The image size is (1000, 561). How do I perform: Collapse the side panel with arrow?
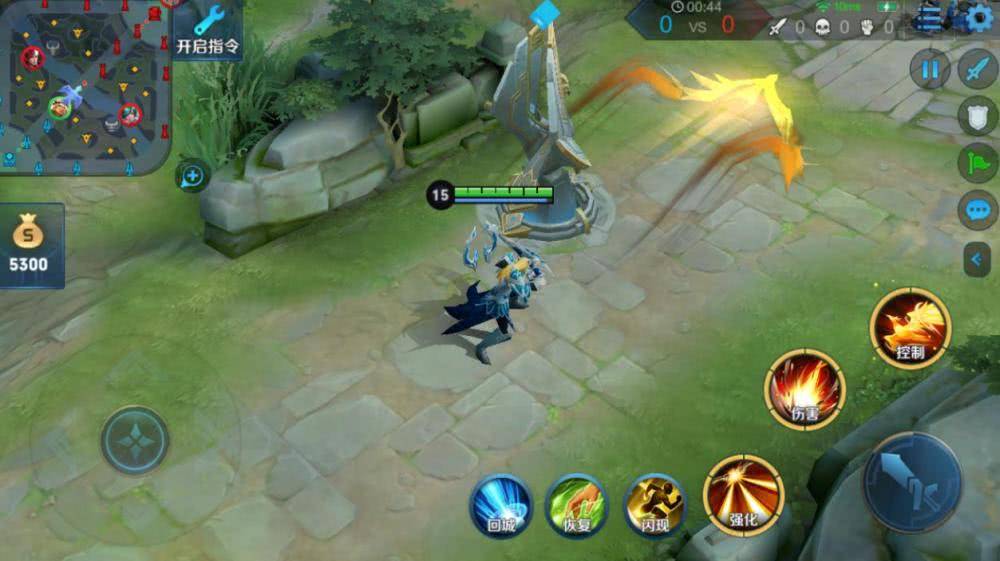click(977, 260)
